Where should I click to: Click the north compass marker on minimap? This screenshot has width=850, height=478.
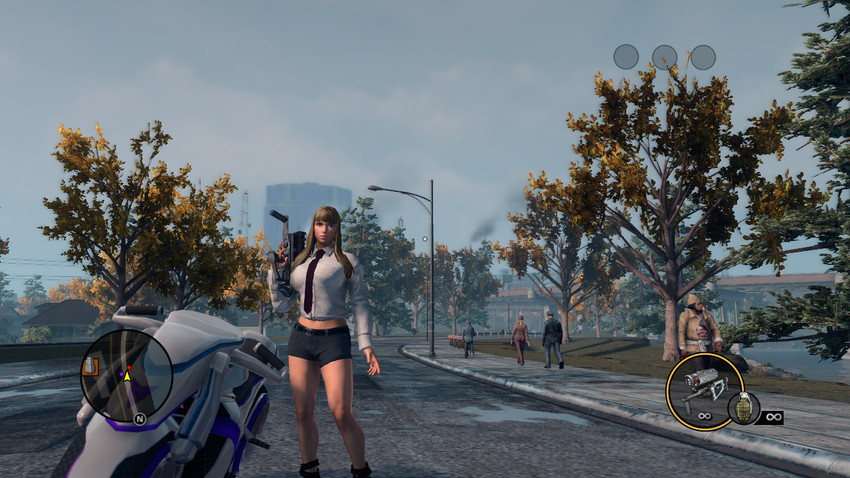coord(139,418)
